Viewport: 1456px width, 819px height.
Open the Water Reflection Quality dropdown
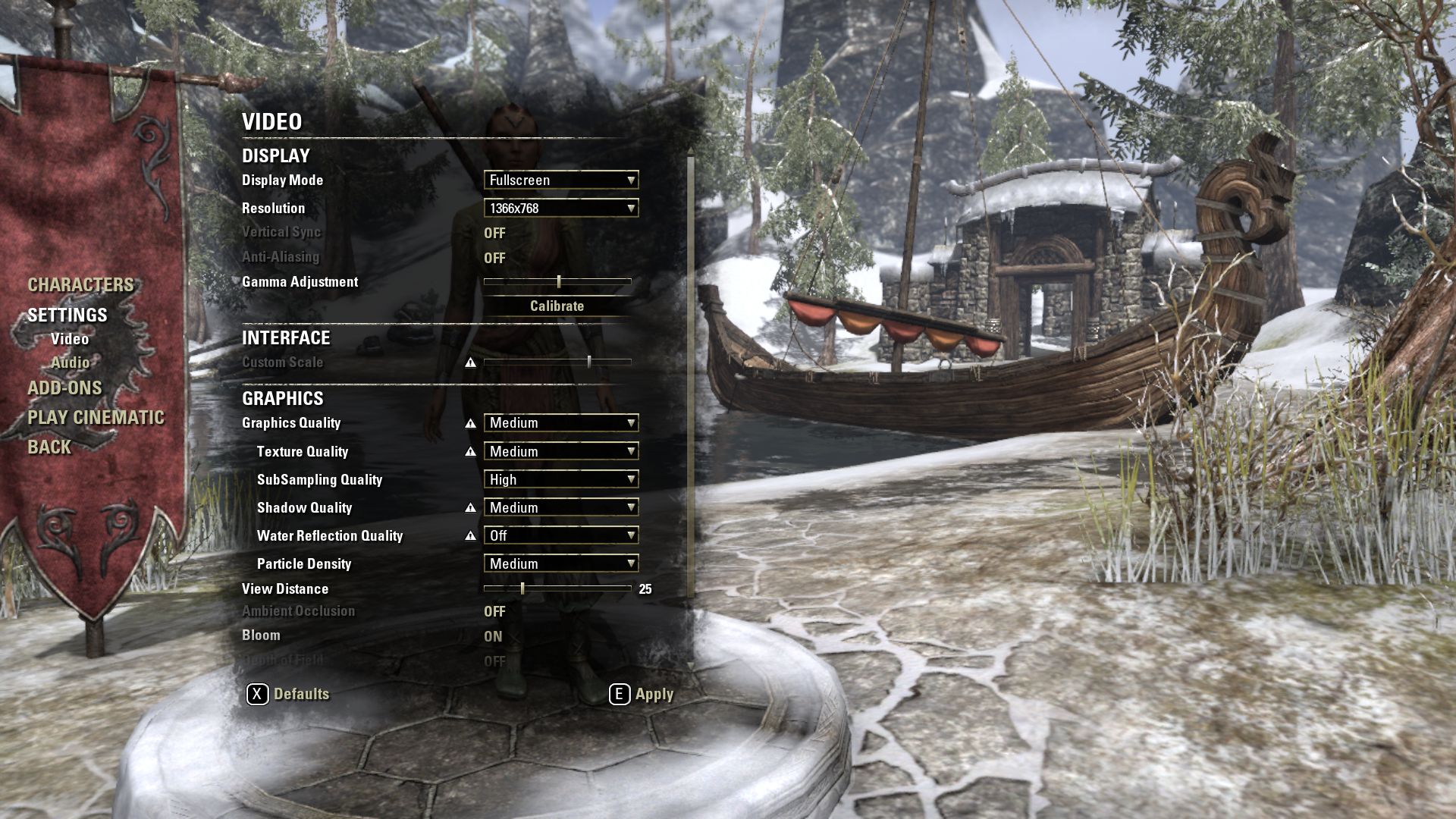click(x=561, y=535)
